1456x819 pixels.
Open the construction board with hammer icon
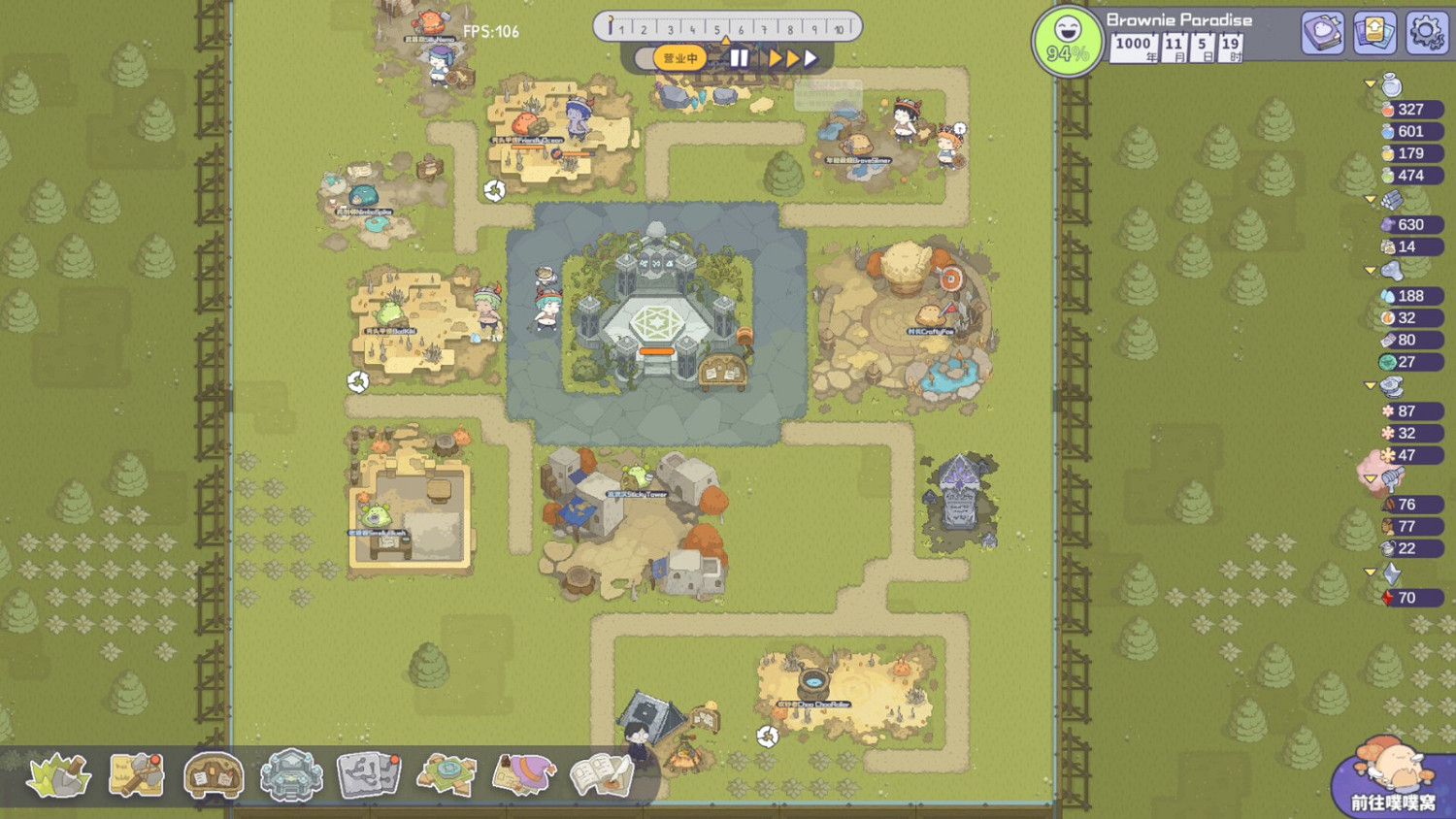pos(136,774)
